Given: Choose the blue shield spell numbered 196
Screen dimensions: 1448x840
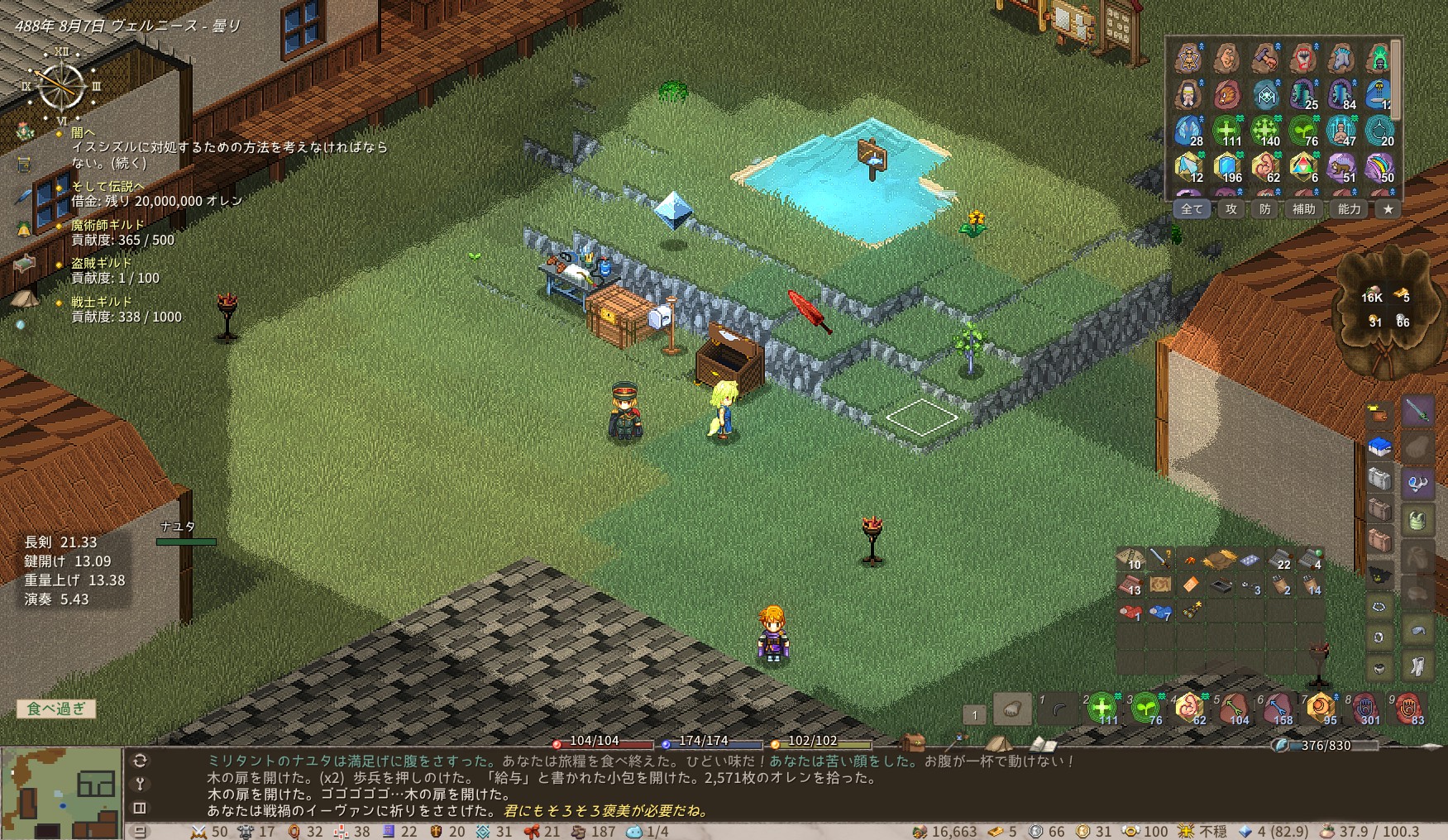Looking at the screenshot, I should [x=1227, y=168].
